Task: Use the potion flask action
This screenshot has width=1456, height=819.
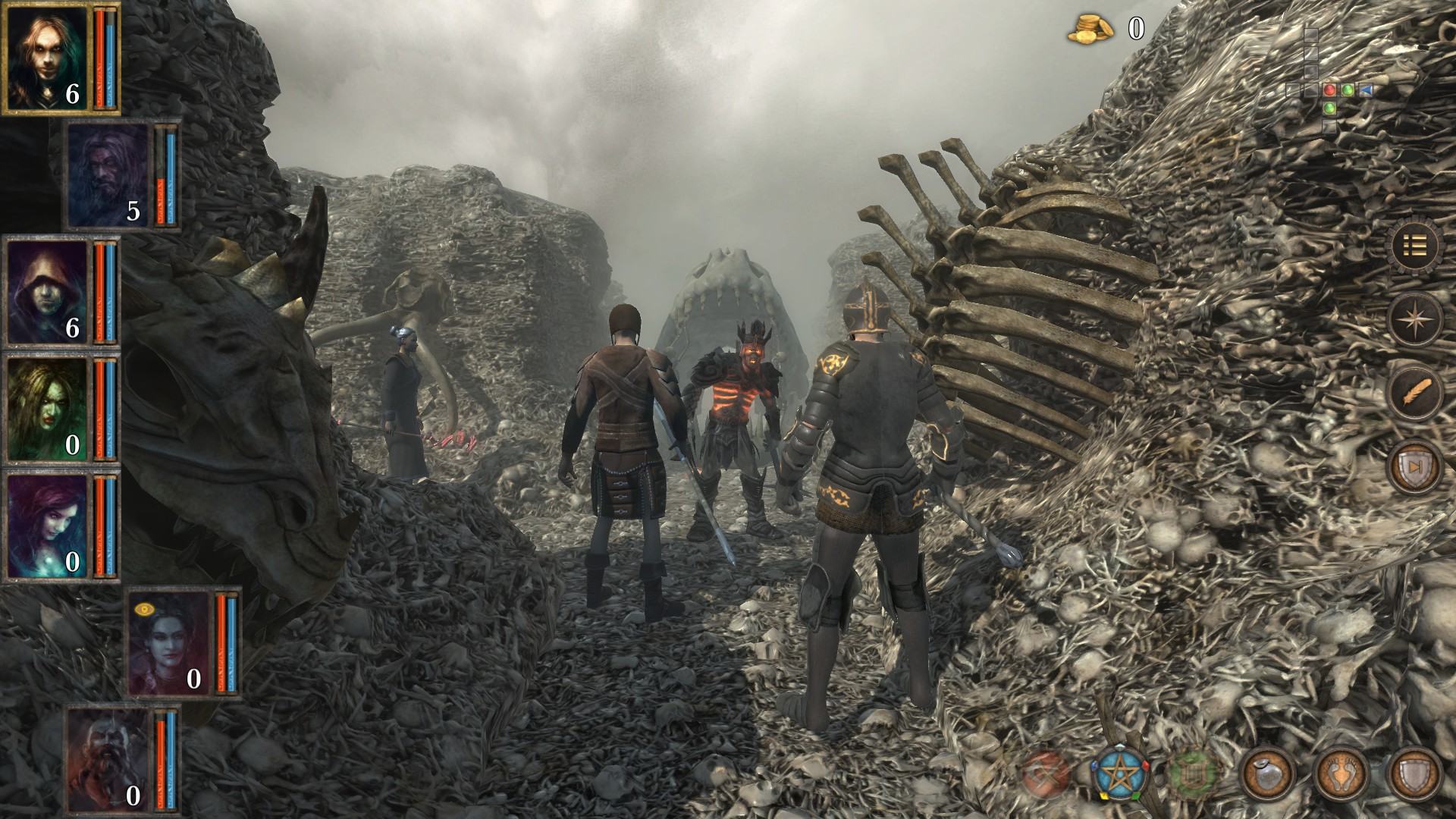Action: pyautogui.click(x=1267, y=773)
